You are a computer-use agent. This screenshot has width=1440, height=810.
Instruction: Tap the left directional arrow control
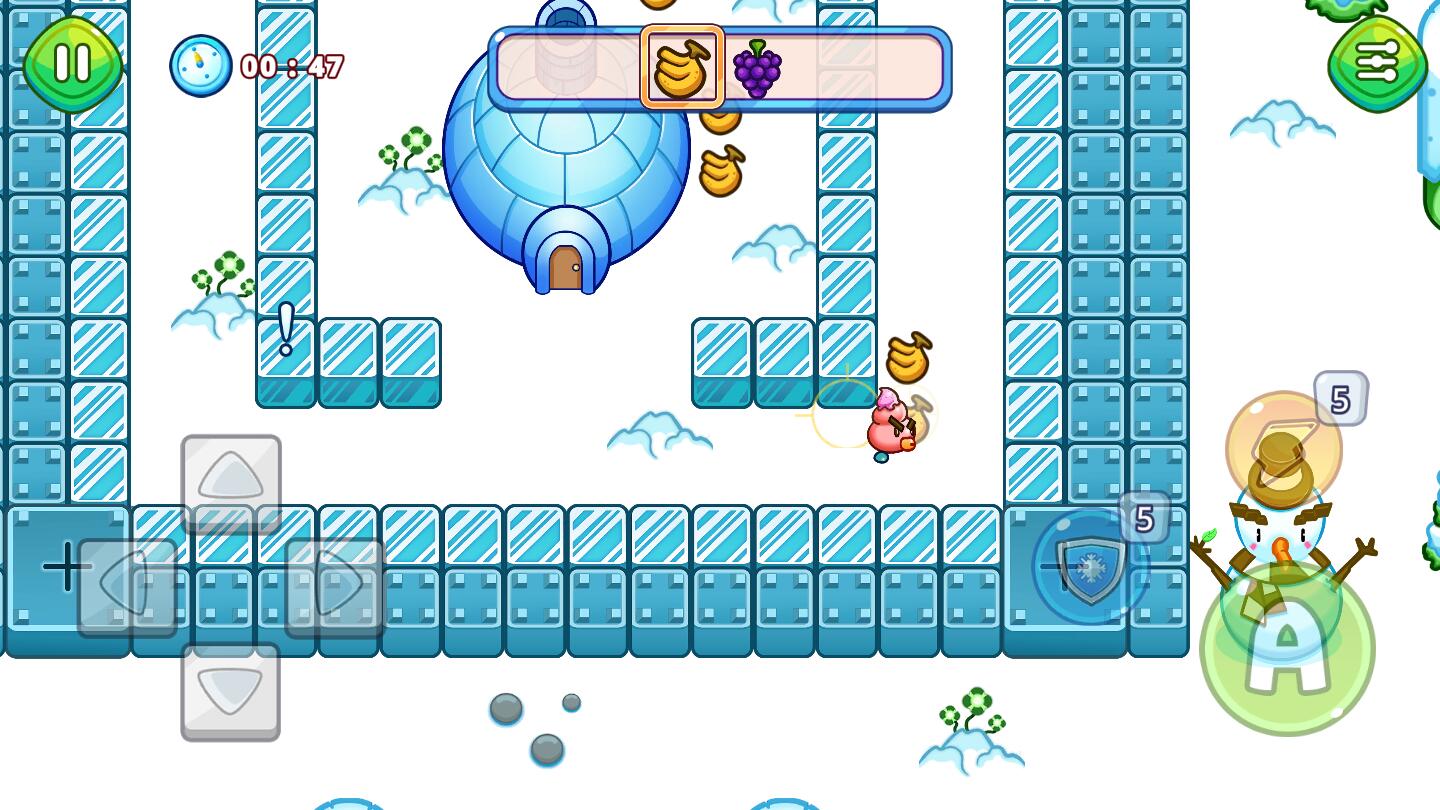pyautogui.click(x=122, y=583)
